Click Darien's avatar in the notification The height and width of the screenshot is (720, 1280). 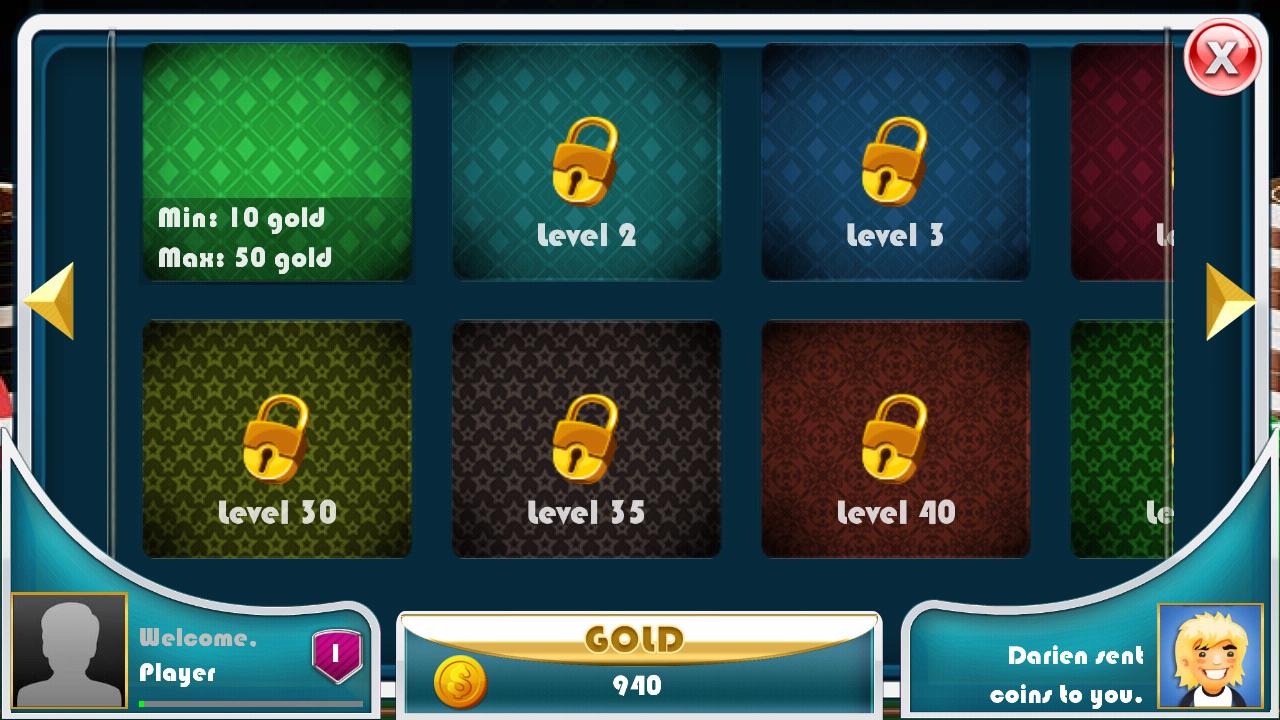(x=1209, y=657)
